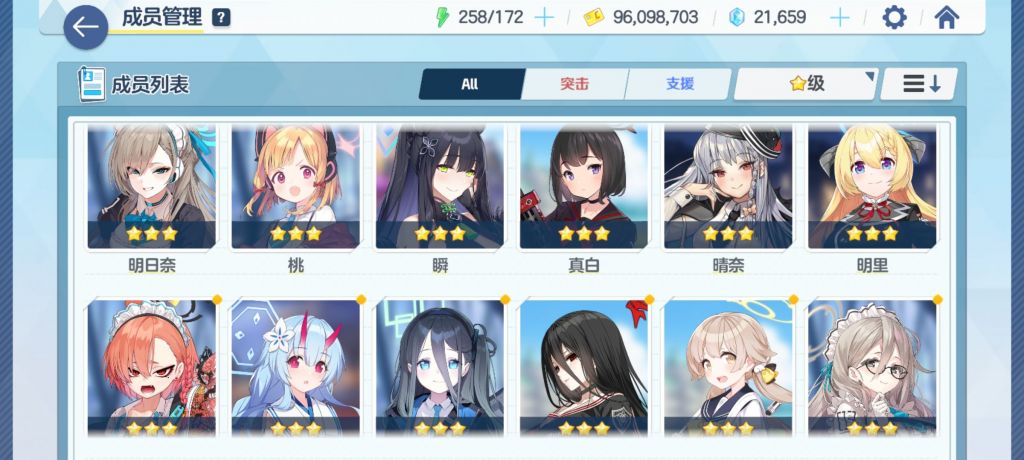Select member 明里
Image resolution: width=1024 pixels, height=460 pixels.
point(871,190)
